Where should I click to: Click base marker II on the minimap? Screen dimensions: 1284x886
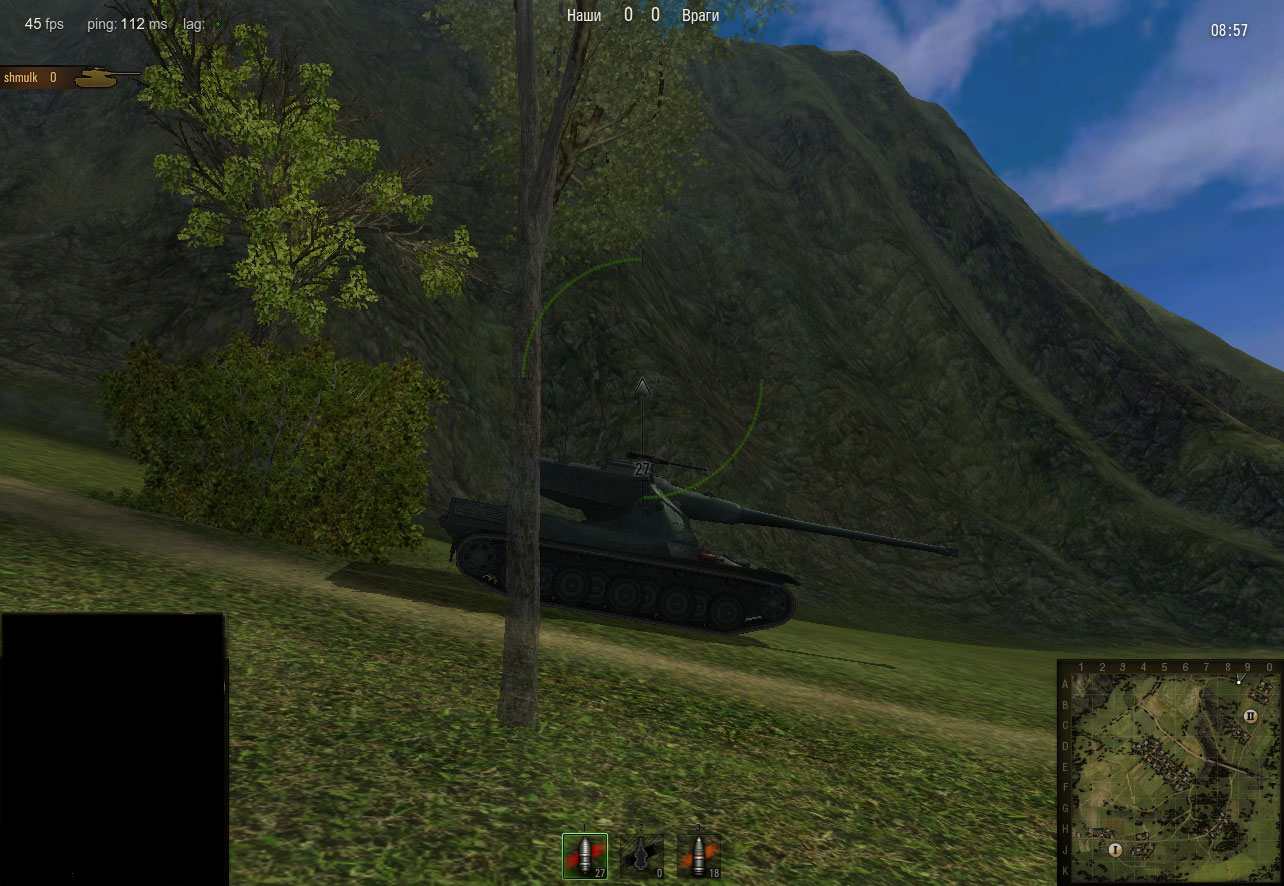tap(1250, 716)
